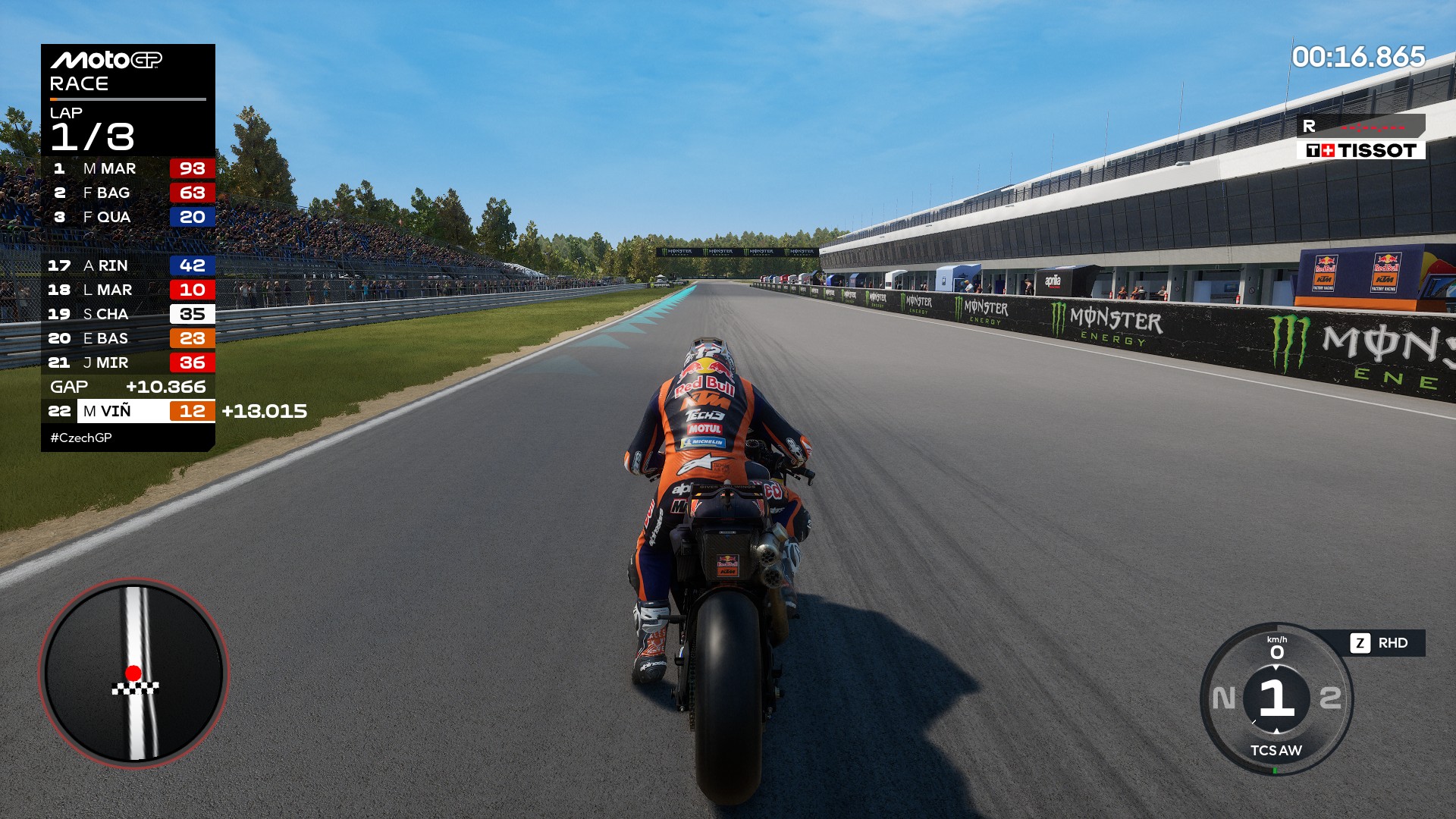Select A RIN leaderboard row
Screen dimensions: 1456x819
(127, 265)
